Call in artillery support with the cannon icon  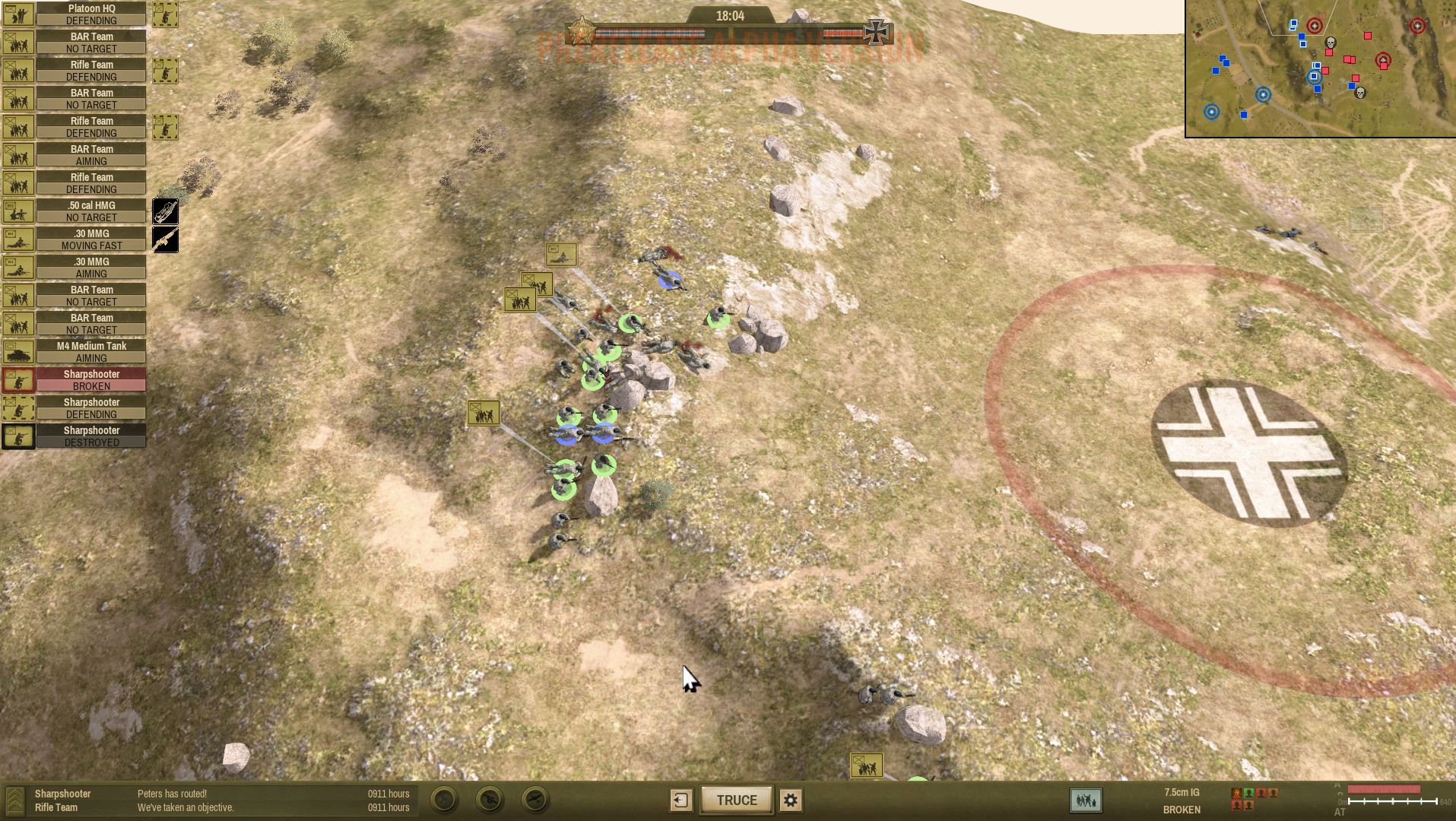coord(490,800)
